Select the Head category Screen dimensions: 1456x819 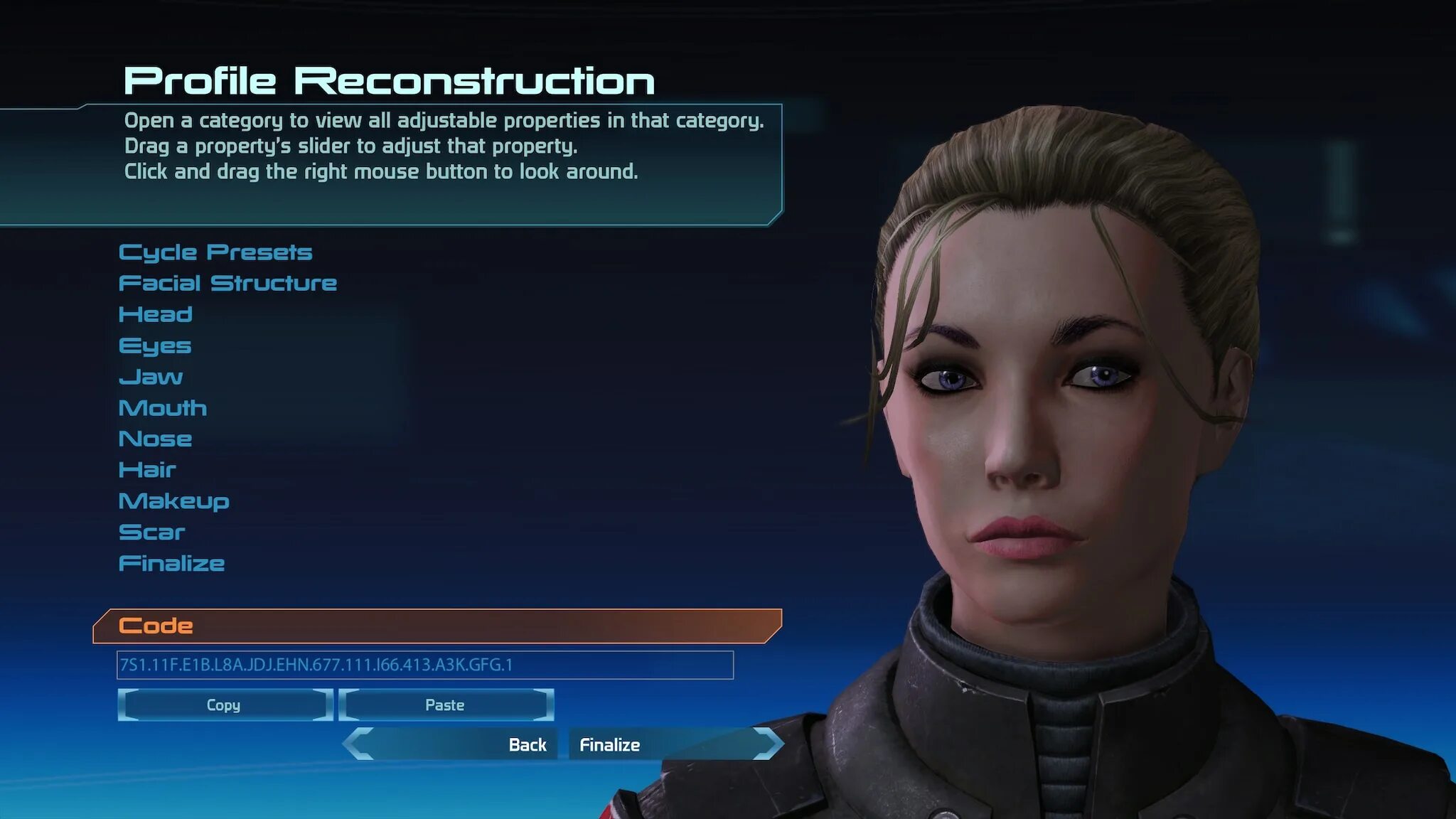(156, 314)
